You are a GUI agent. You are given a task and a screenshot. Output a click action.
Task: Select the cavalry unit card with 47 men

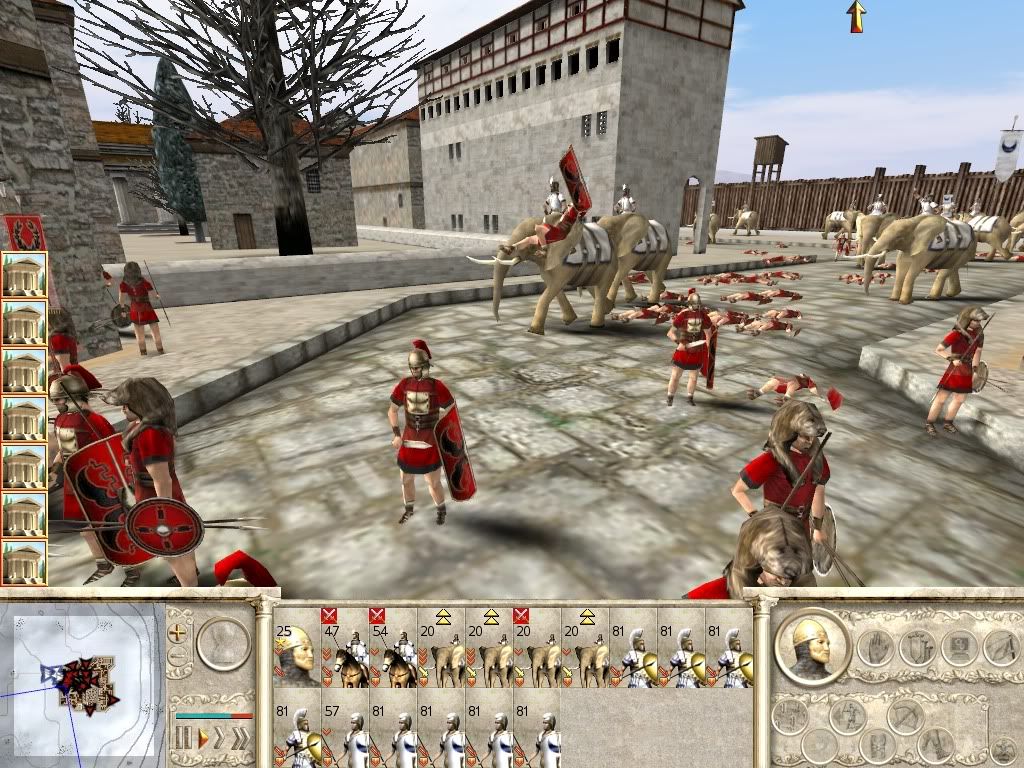tap(345, 649)
